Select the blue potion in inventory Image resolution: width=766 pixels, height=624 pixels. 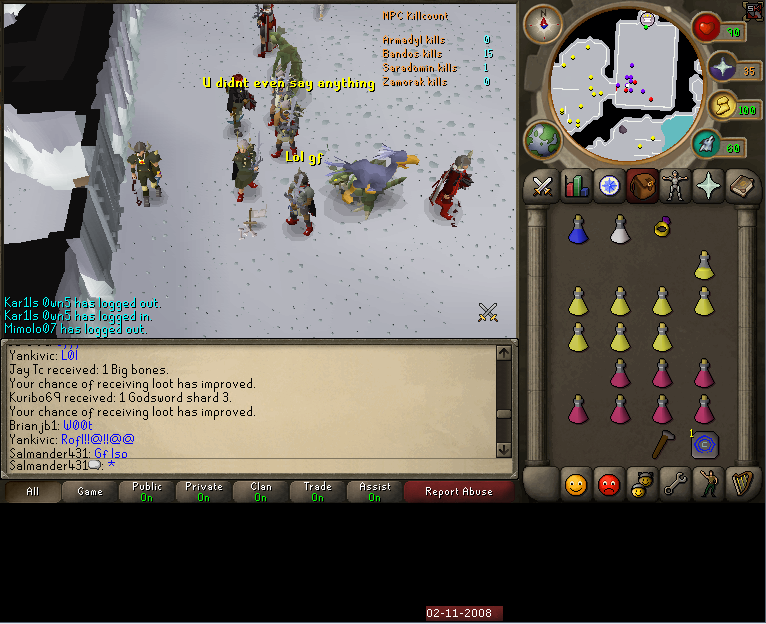pyautogui.click(x=577, y=230)
